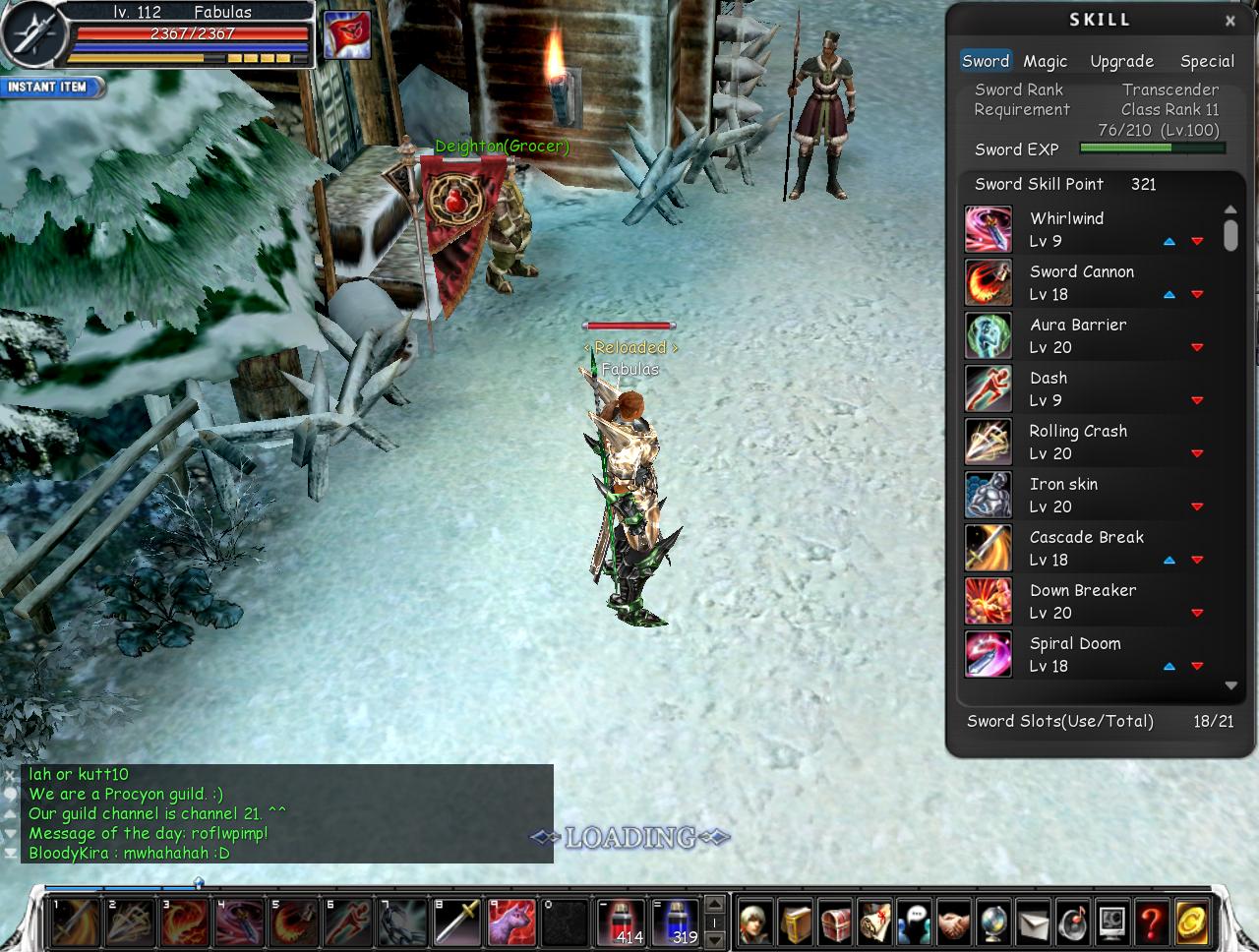1259x952 pixels.
Task: Select the Whirlwind skill icon
Action: pos(988,228)
